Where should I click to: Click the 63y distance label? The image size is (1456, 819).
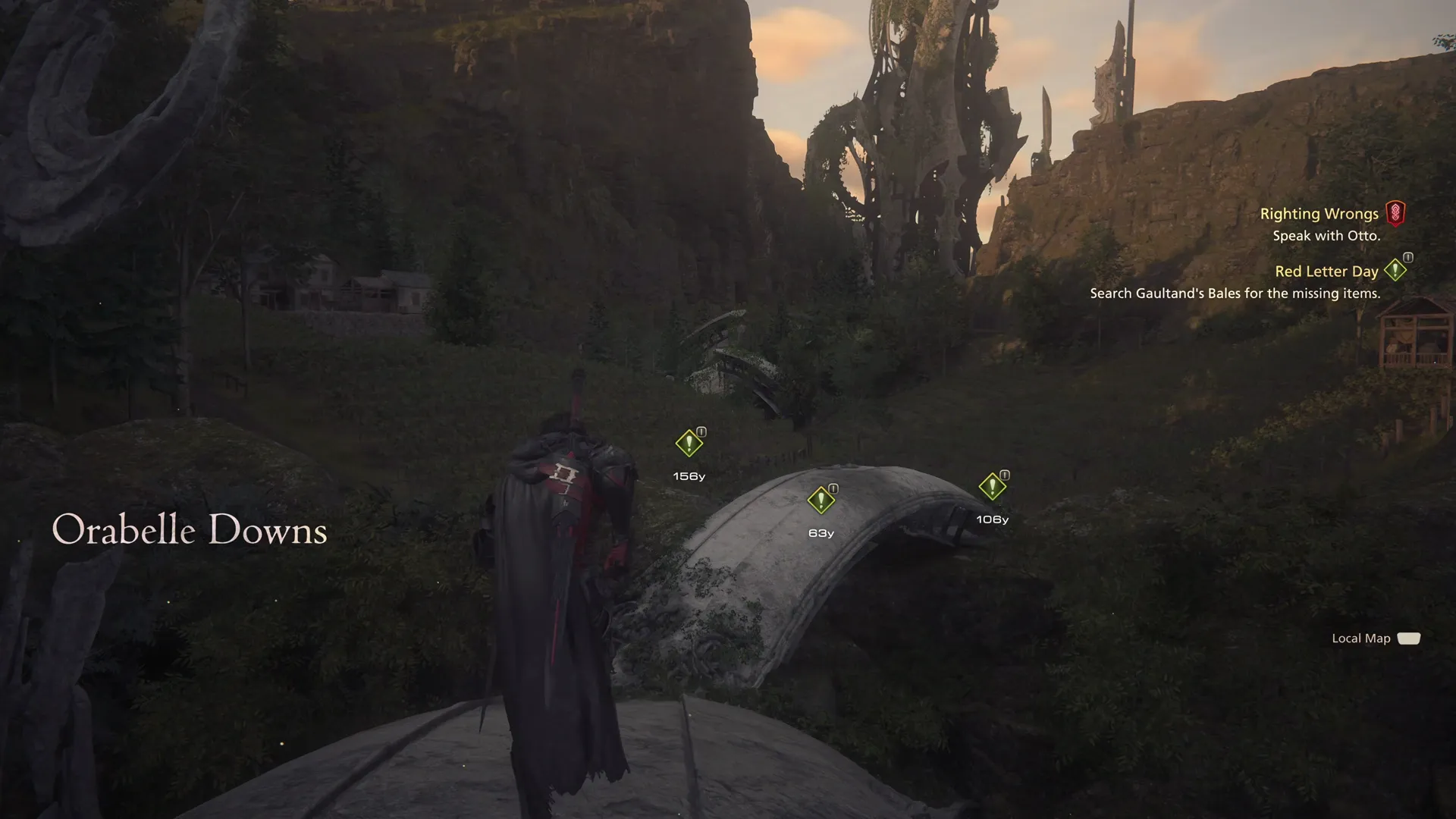(821, 533)
